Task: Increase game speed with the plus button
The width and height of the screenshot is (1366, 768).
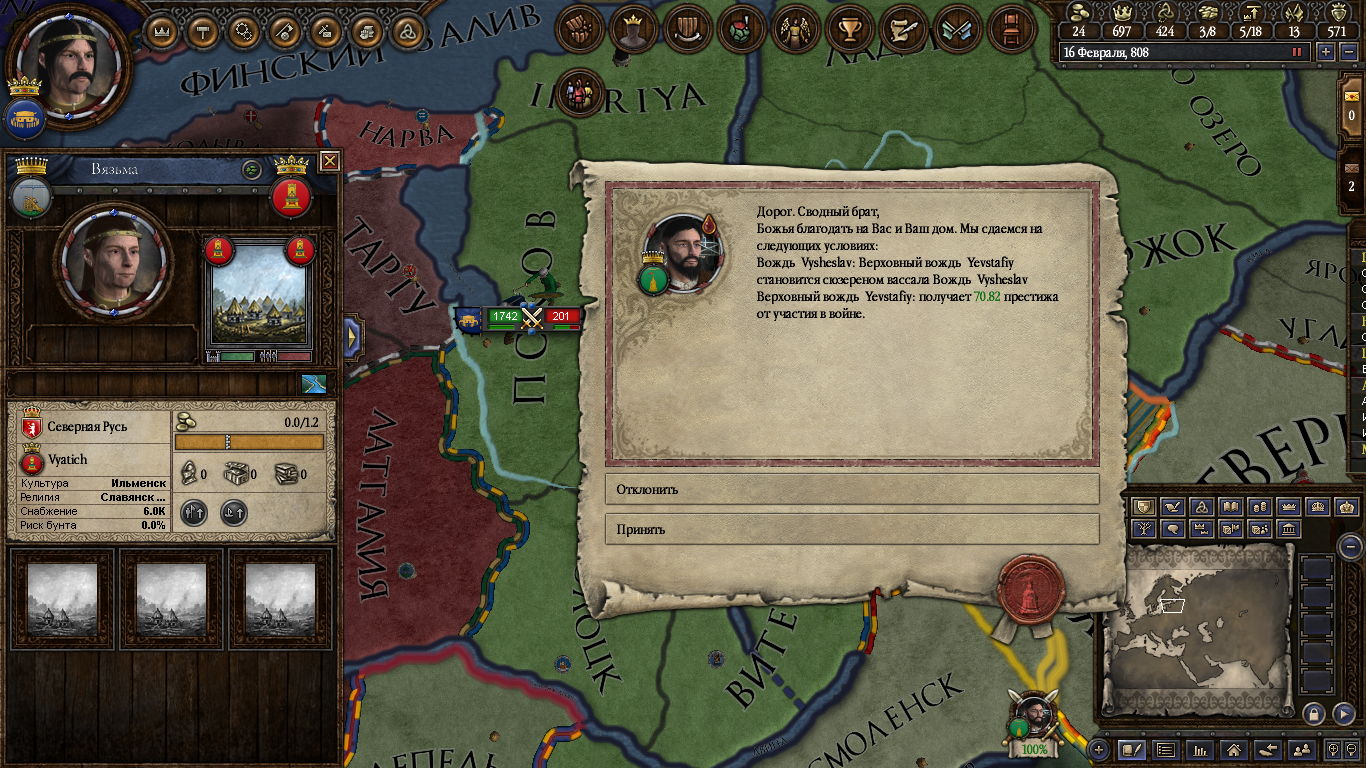Action: pos(1325,52)
